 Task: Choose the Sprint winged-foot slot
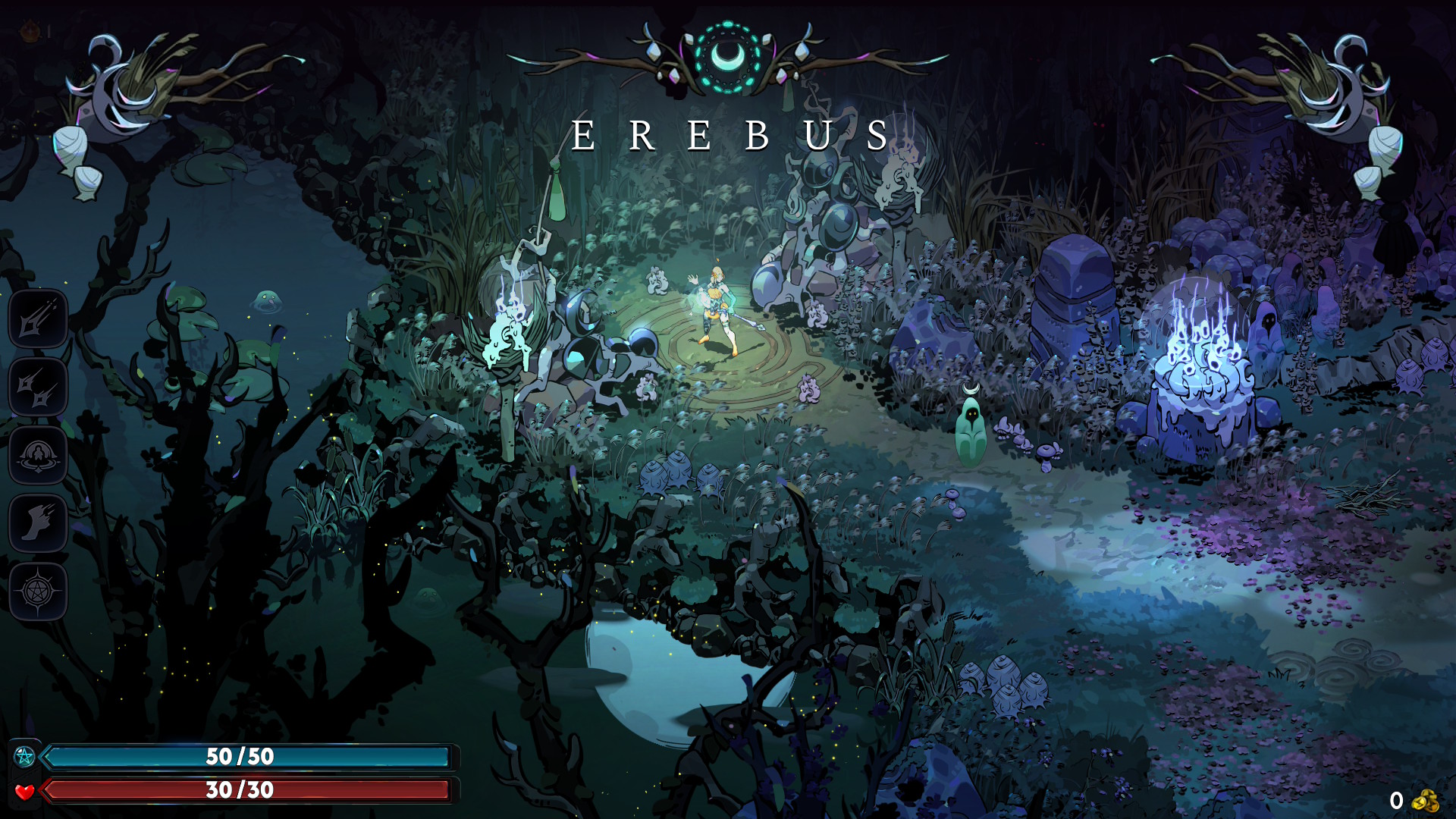[x=38, y=524]
